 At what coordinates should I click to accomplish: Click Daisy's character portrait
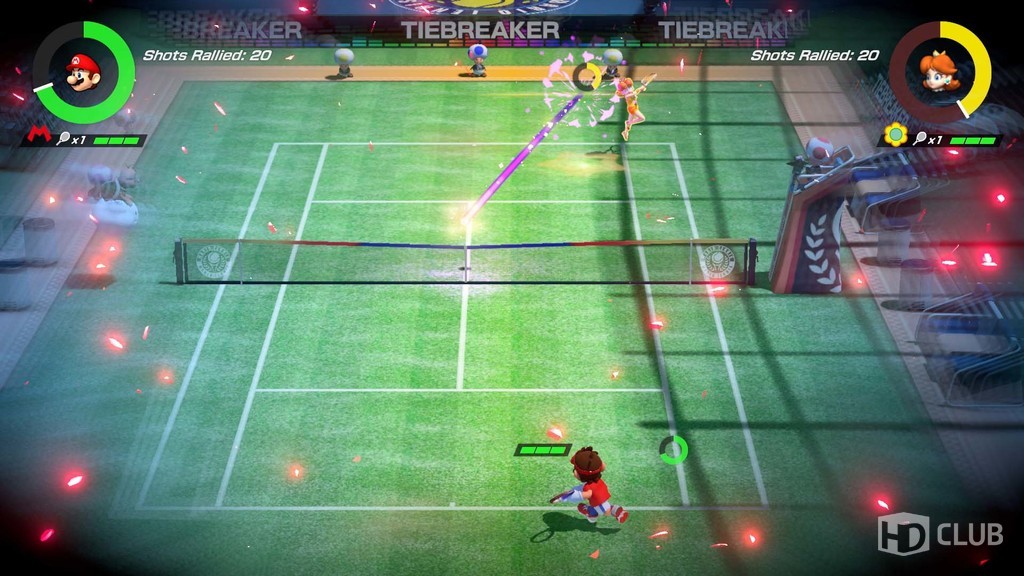(x=939, y=72)
